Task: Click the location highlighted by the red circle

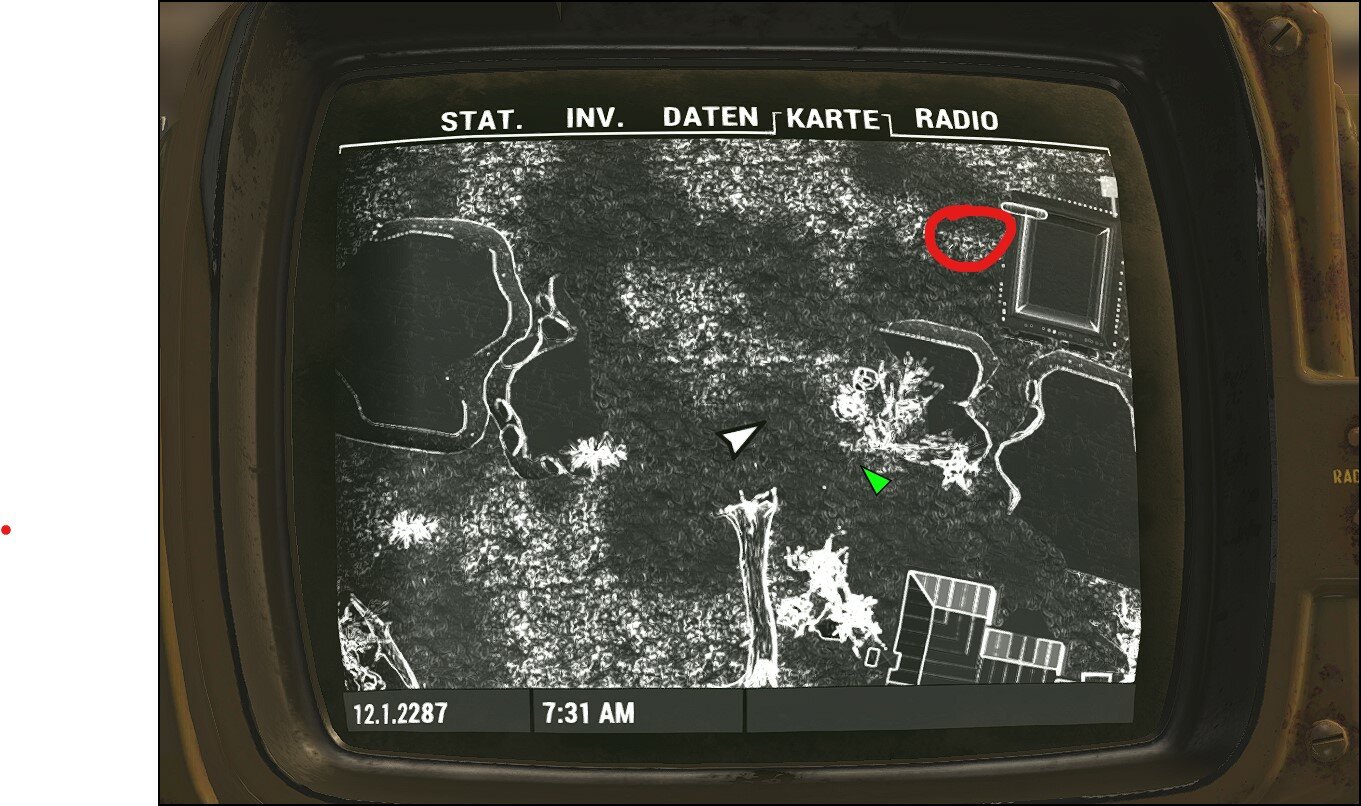Action: click(971, 236)
